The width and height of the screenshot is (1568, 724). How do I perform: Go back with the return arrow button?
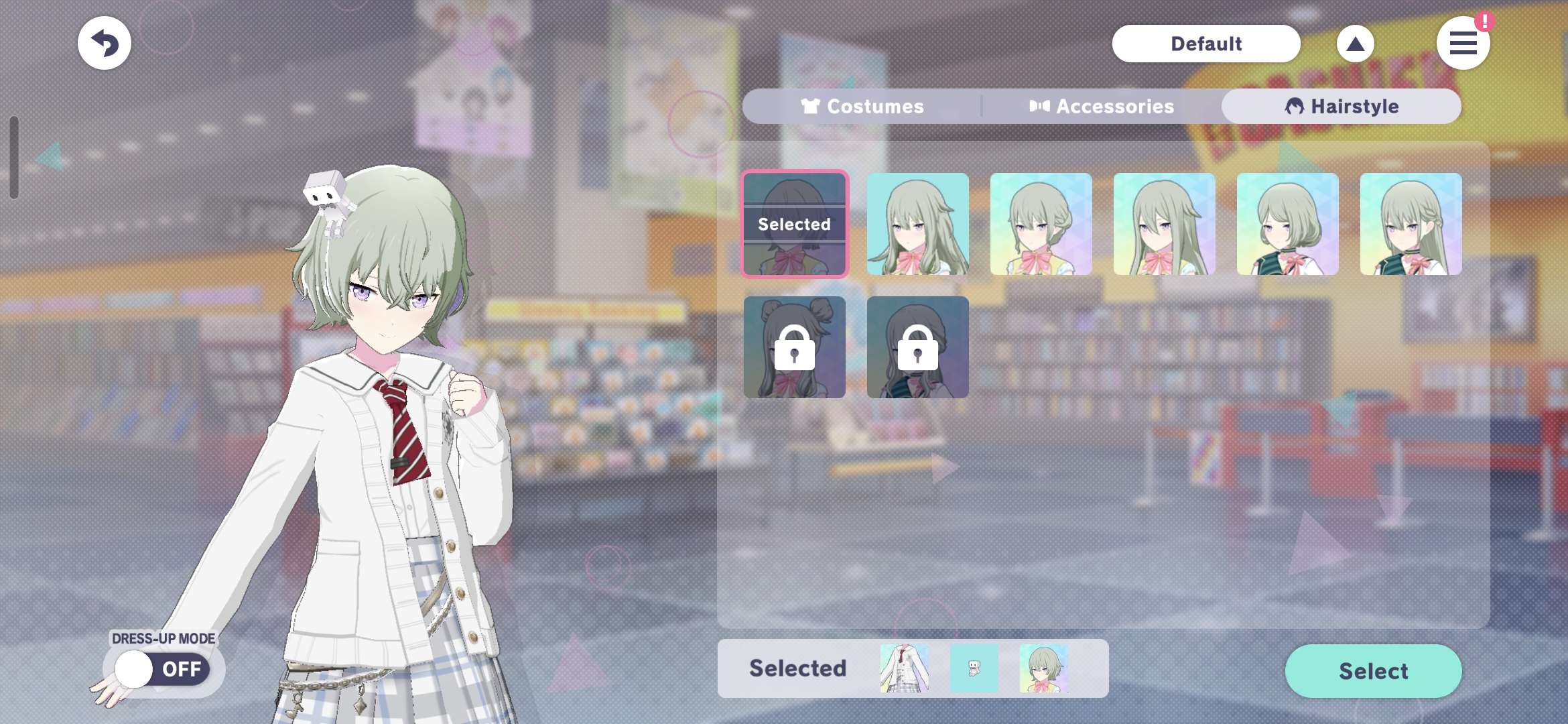(105, 44)
